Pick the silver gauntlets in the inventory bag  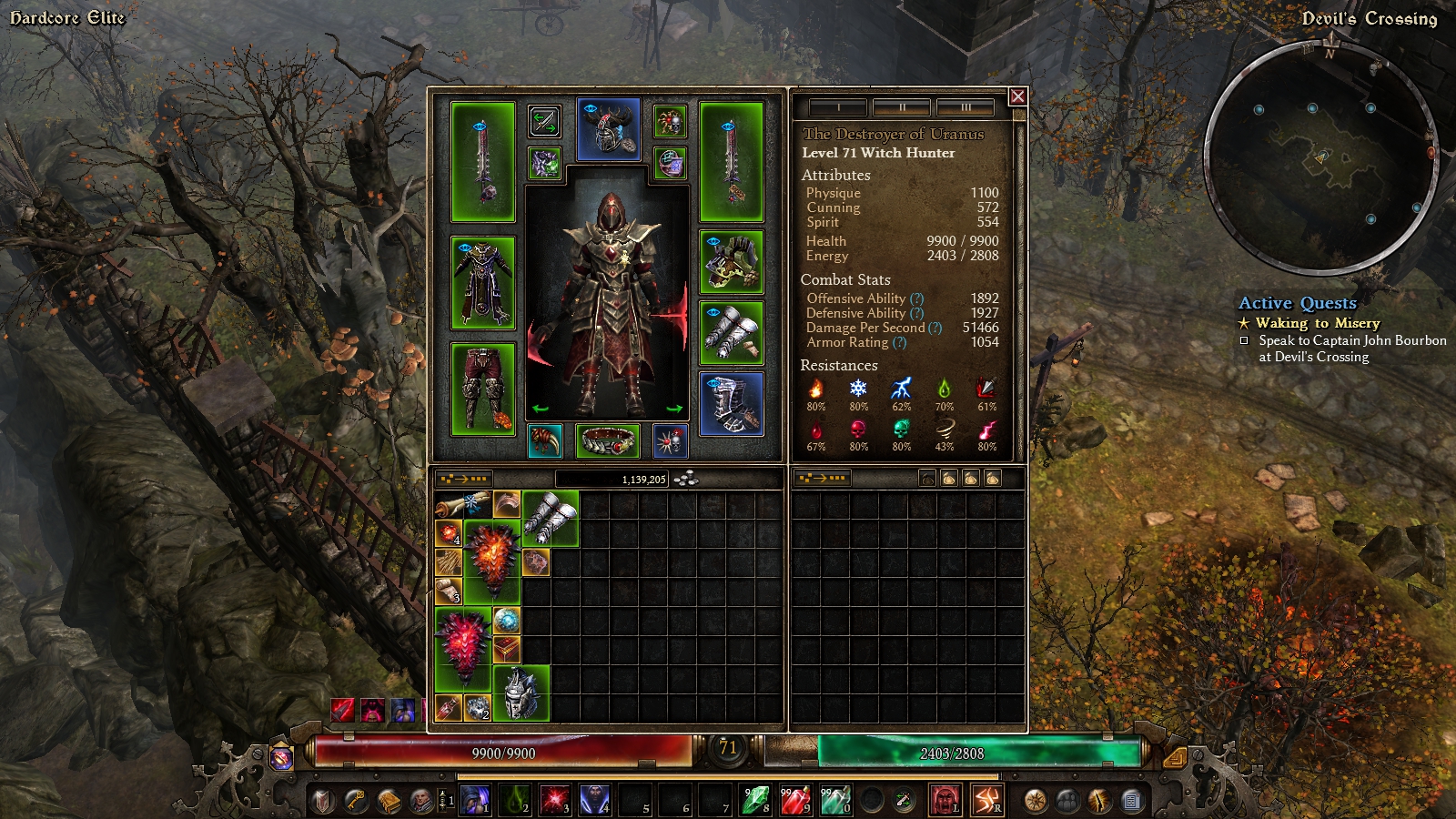[x=550, y=519]
